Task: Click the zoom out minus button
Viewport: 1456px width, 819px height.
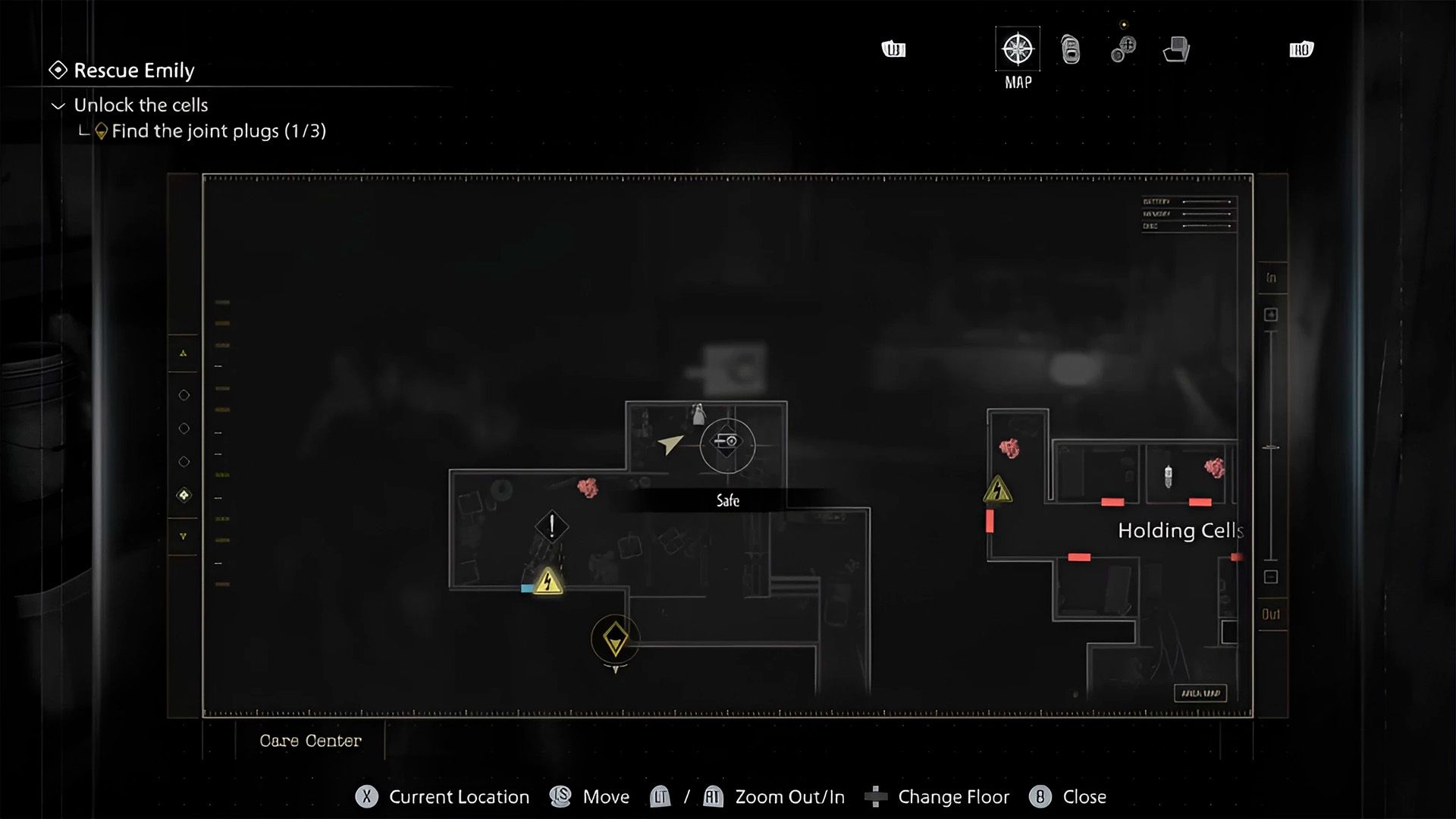Action: click(1271, 577)
